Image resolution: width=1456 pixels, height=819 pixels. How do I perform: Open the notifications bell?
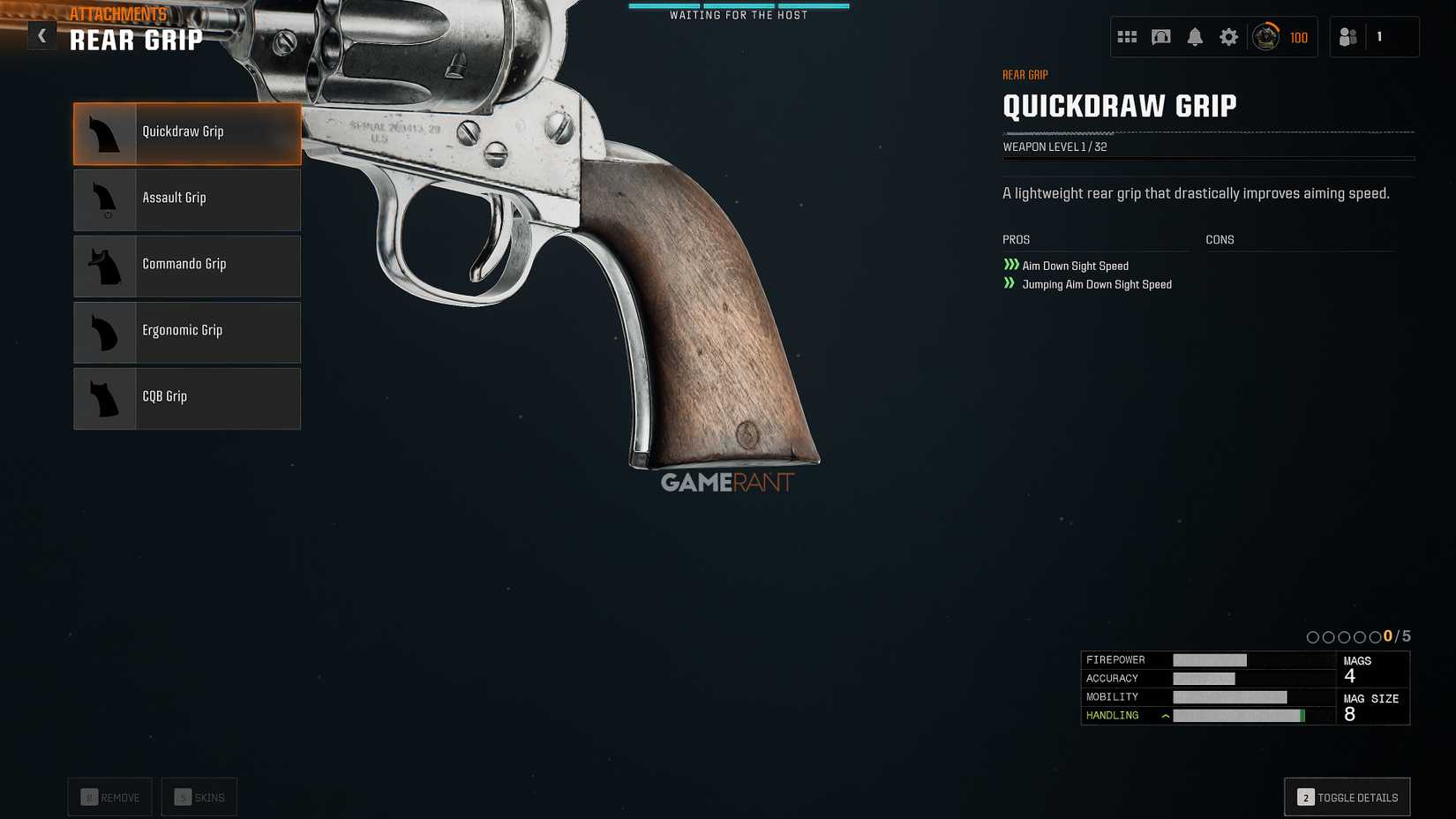1196,36
